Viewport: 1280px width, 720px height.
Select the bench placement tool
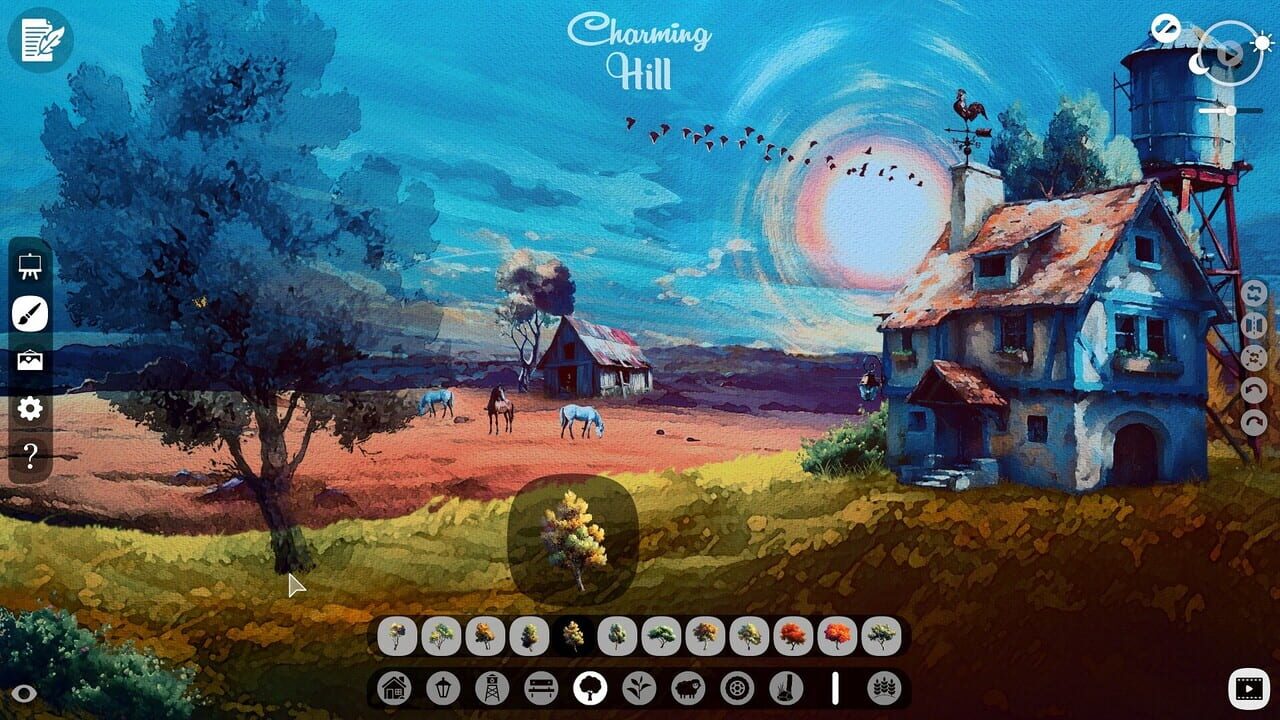click(541, 688)
